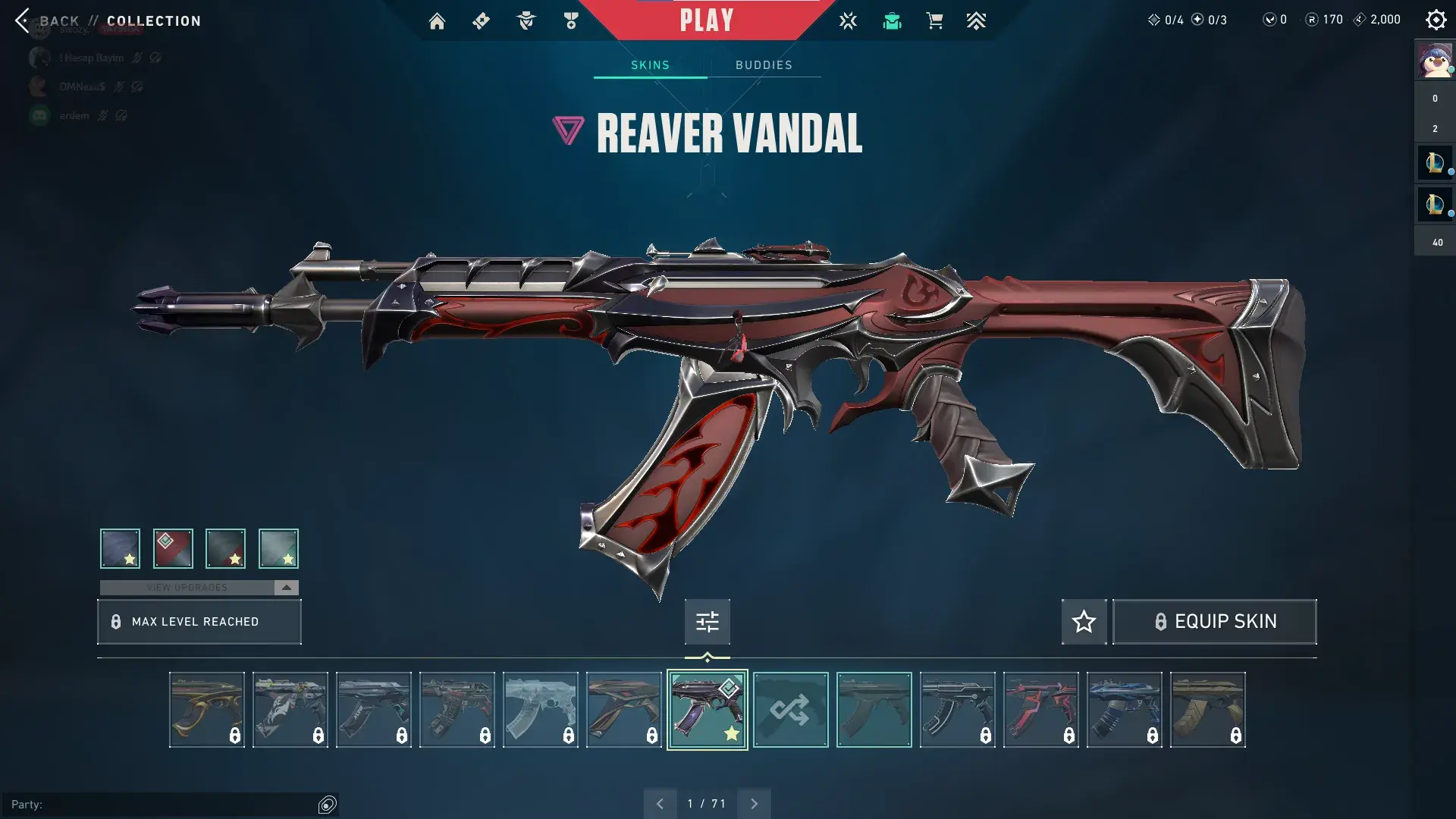The height and width of the screenshot is (819, 1456).
Task: Open the Store shopping cart icon
Action: click(x=934, y=20)
